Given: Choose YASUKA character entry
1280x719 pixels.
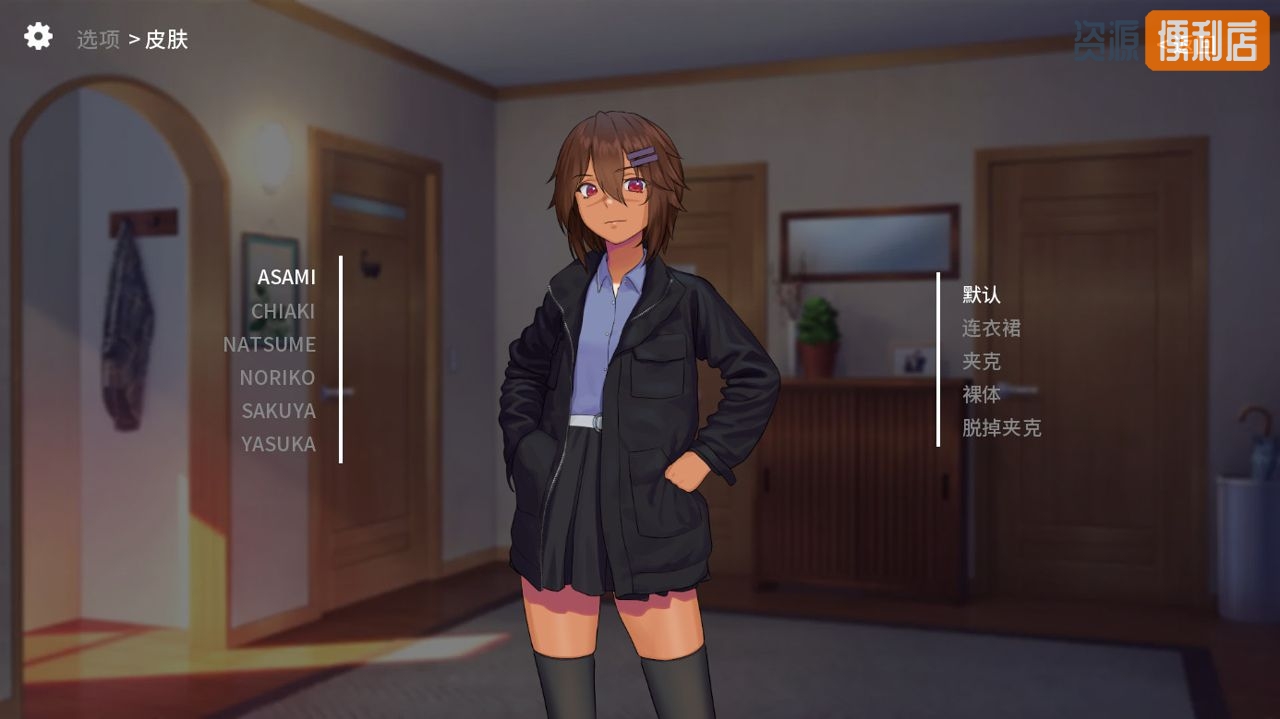Looking at the screenshot, I should (278, 443).
